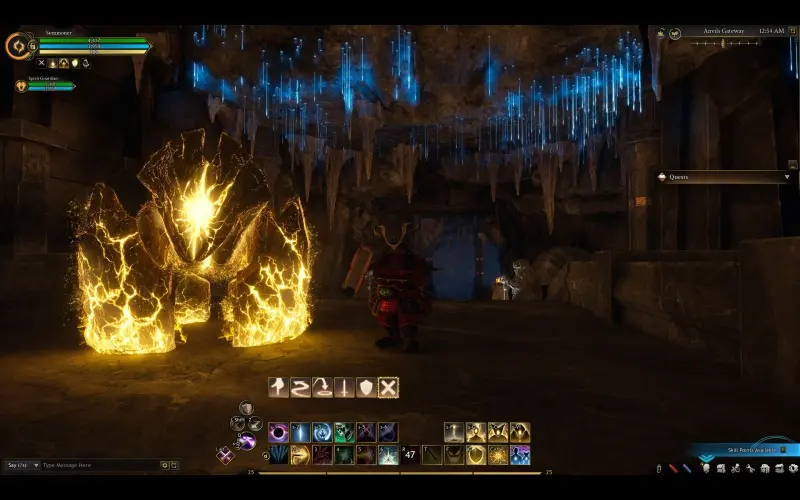This screenshot has width=800, height=500.
Task: Open the Say chat channel dropdown
Action: coord(22,465)
